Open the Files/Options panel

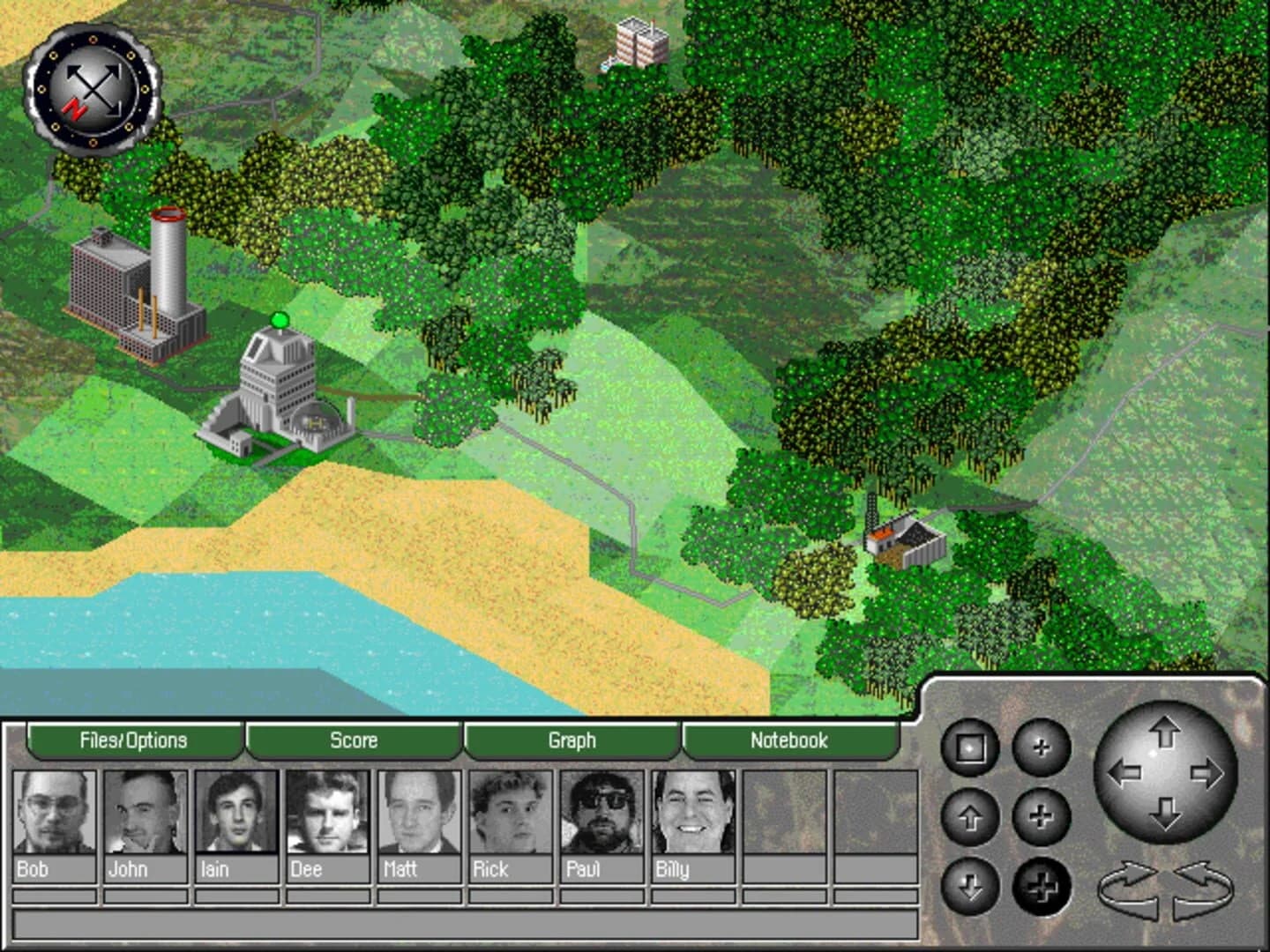pos(134,740)
